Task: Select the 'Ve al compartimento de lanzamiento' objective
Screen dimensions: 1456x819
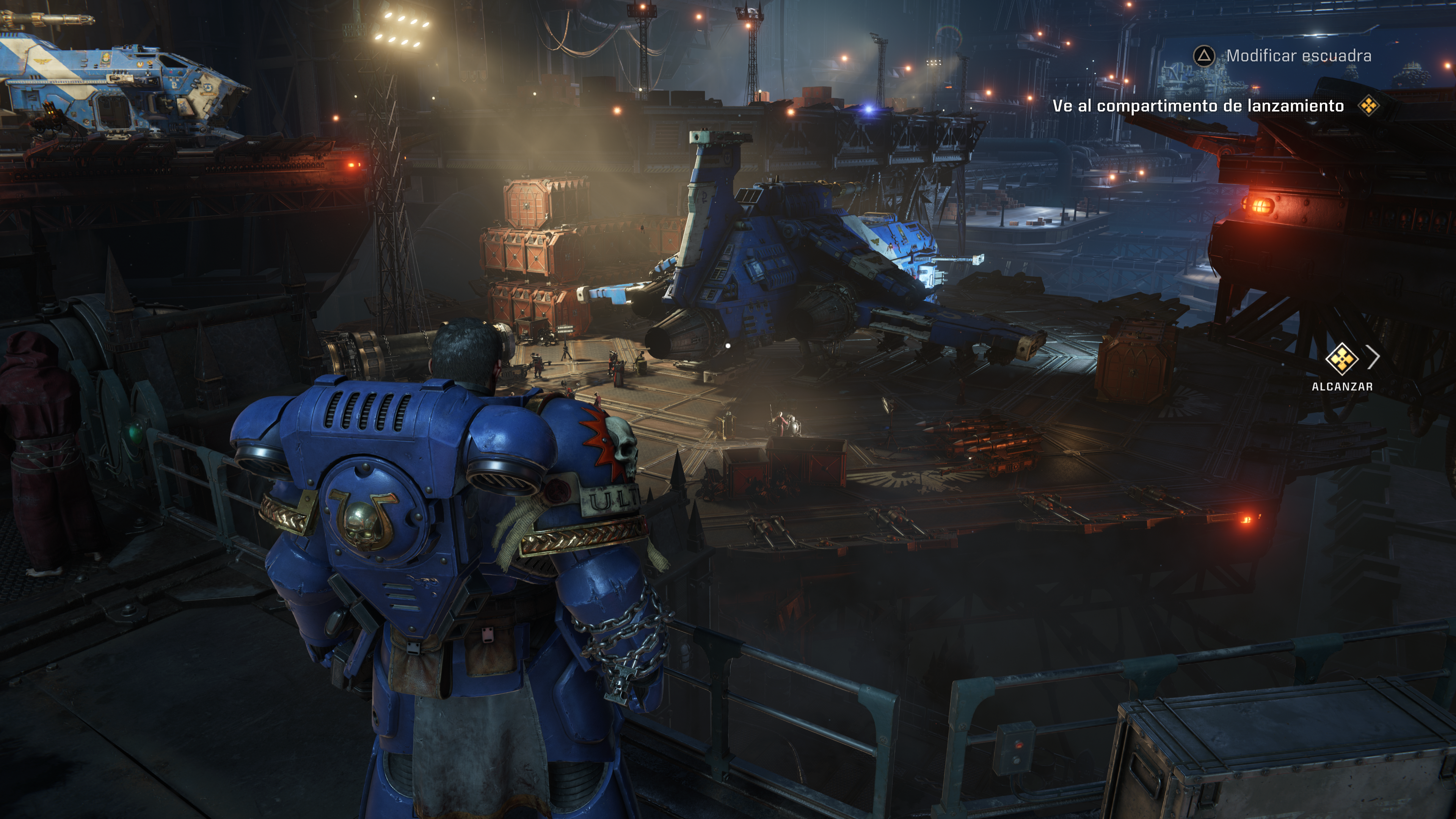Action: pyautogui.click(x=1198, y=106)
